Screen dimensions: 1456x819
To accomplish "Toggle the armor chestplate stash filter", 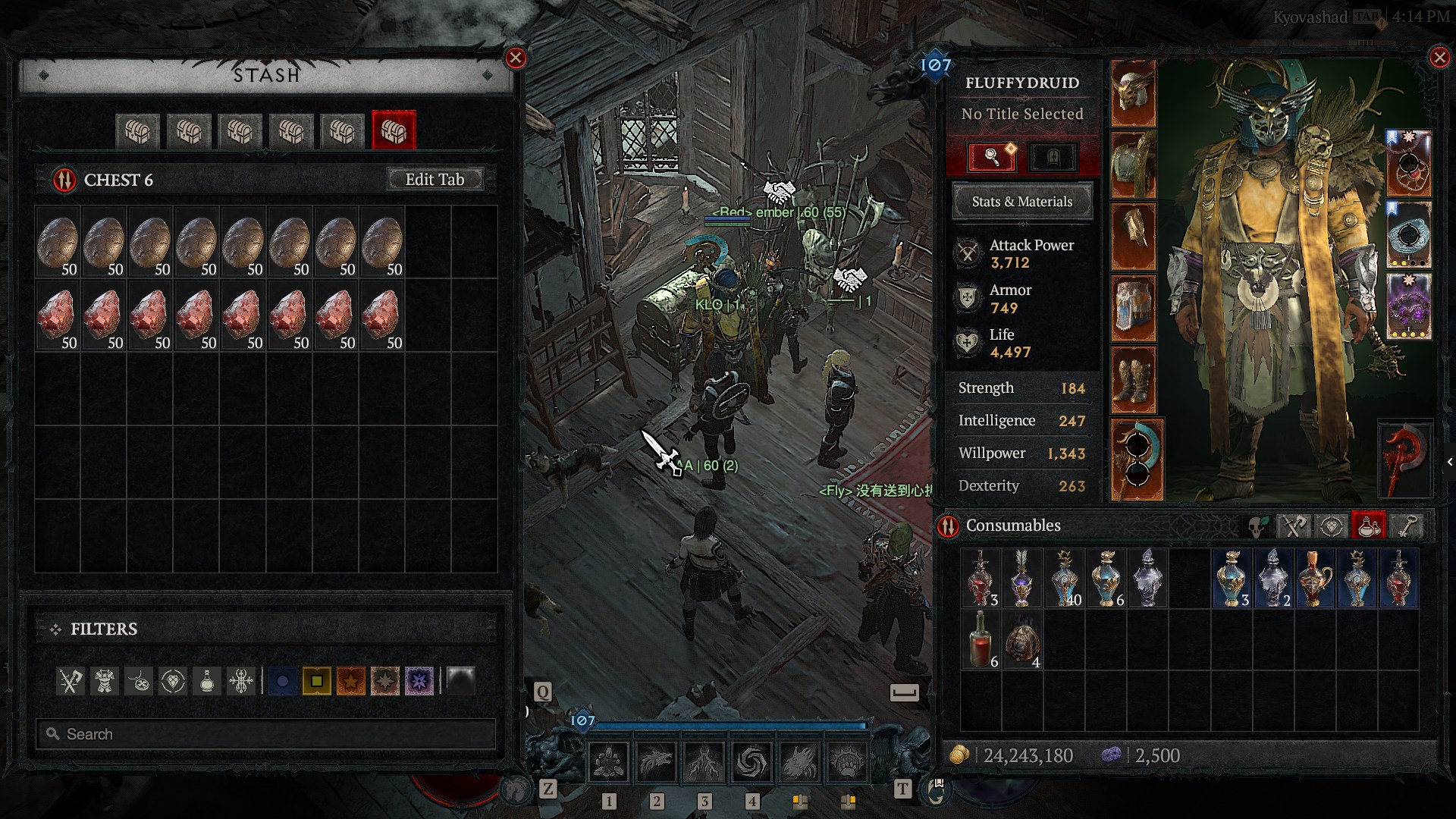I will point(105,681).
